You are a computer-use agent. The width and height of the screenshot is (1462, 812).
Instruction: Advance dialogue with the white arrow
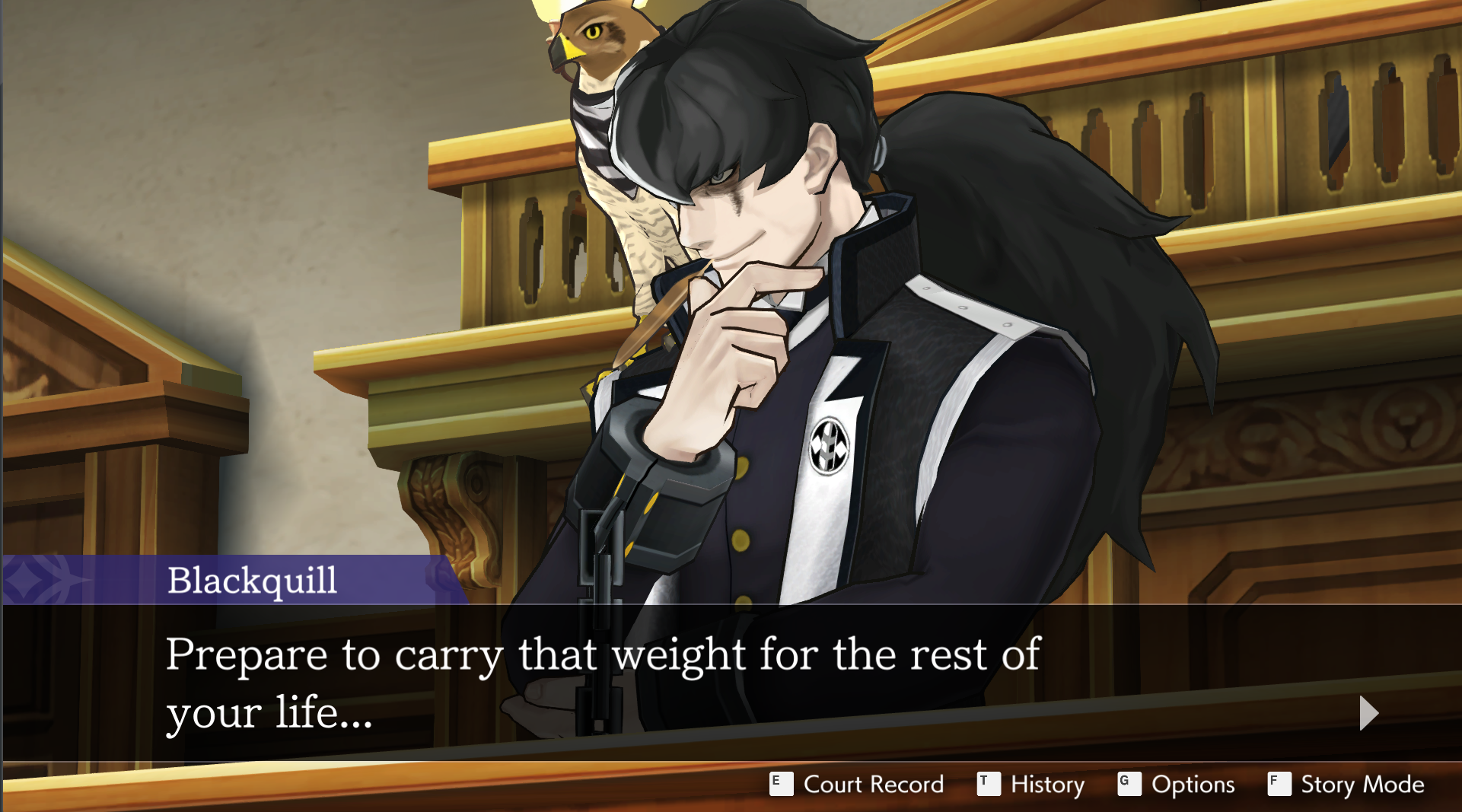pyautogui.click(x=1368, y=713)
